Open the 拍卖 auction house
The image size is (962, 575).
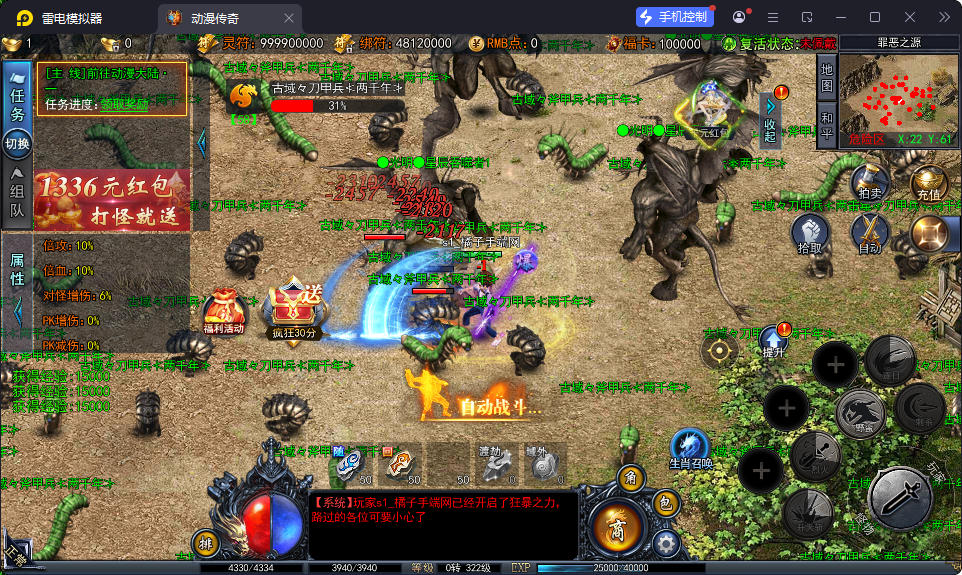tap(868, 183)
